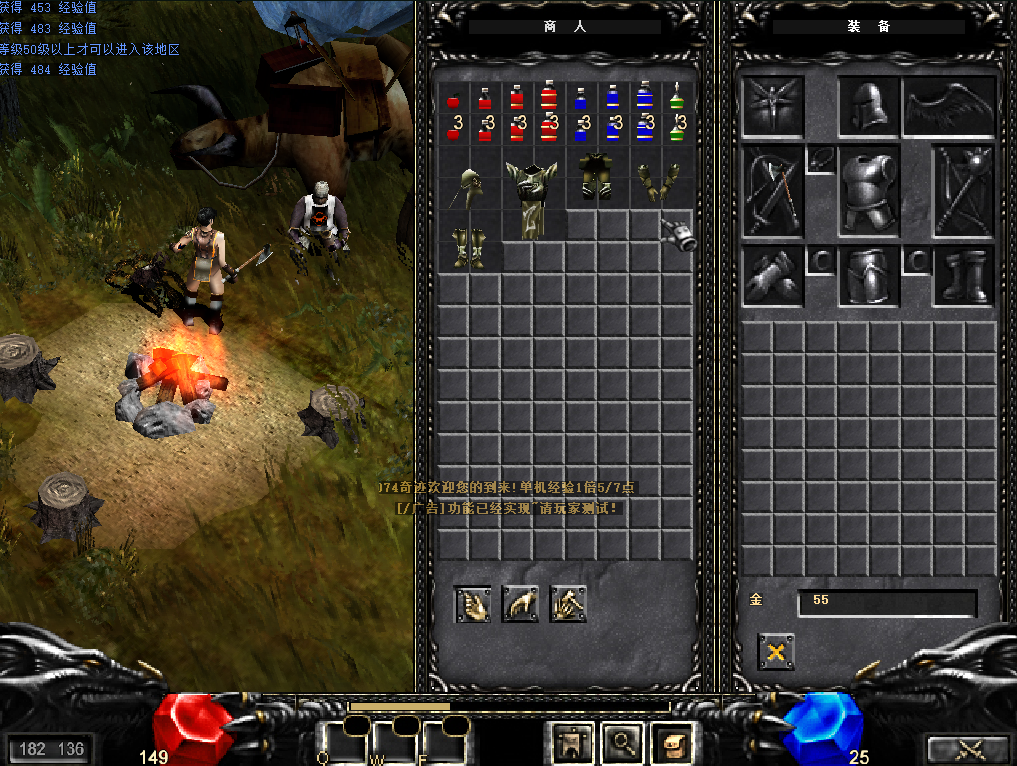Click the crossed swords button
The image size is (1017, 766).
(x=967, y=749)
